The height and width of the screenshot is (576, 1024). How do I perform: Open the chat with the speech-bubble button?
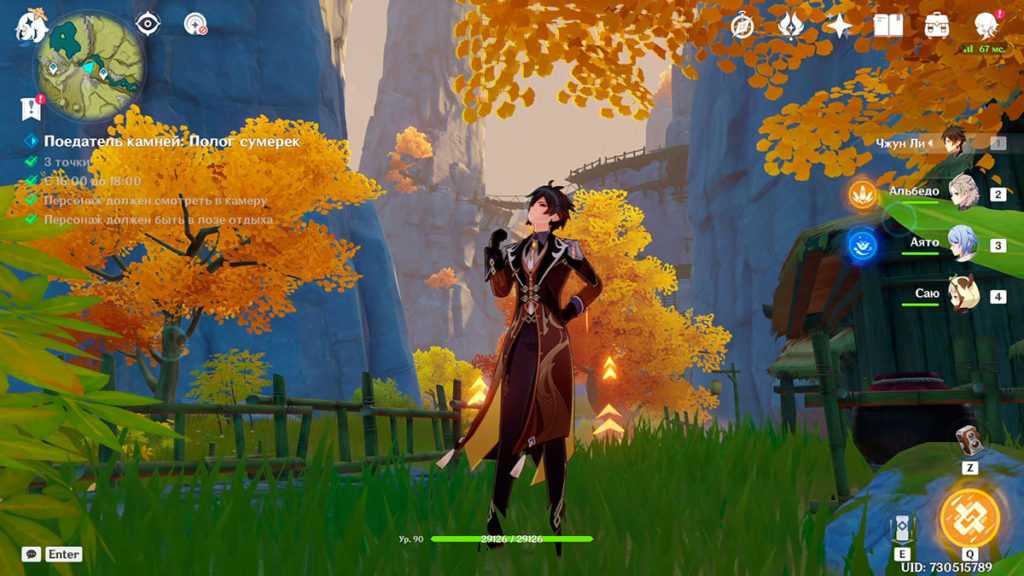pyautogui.click(x=31, y=554)
